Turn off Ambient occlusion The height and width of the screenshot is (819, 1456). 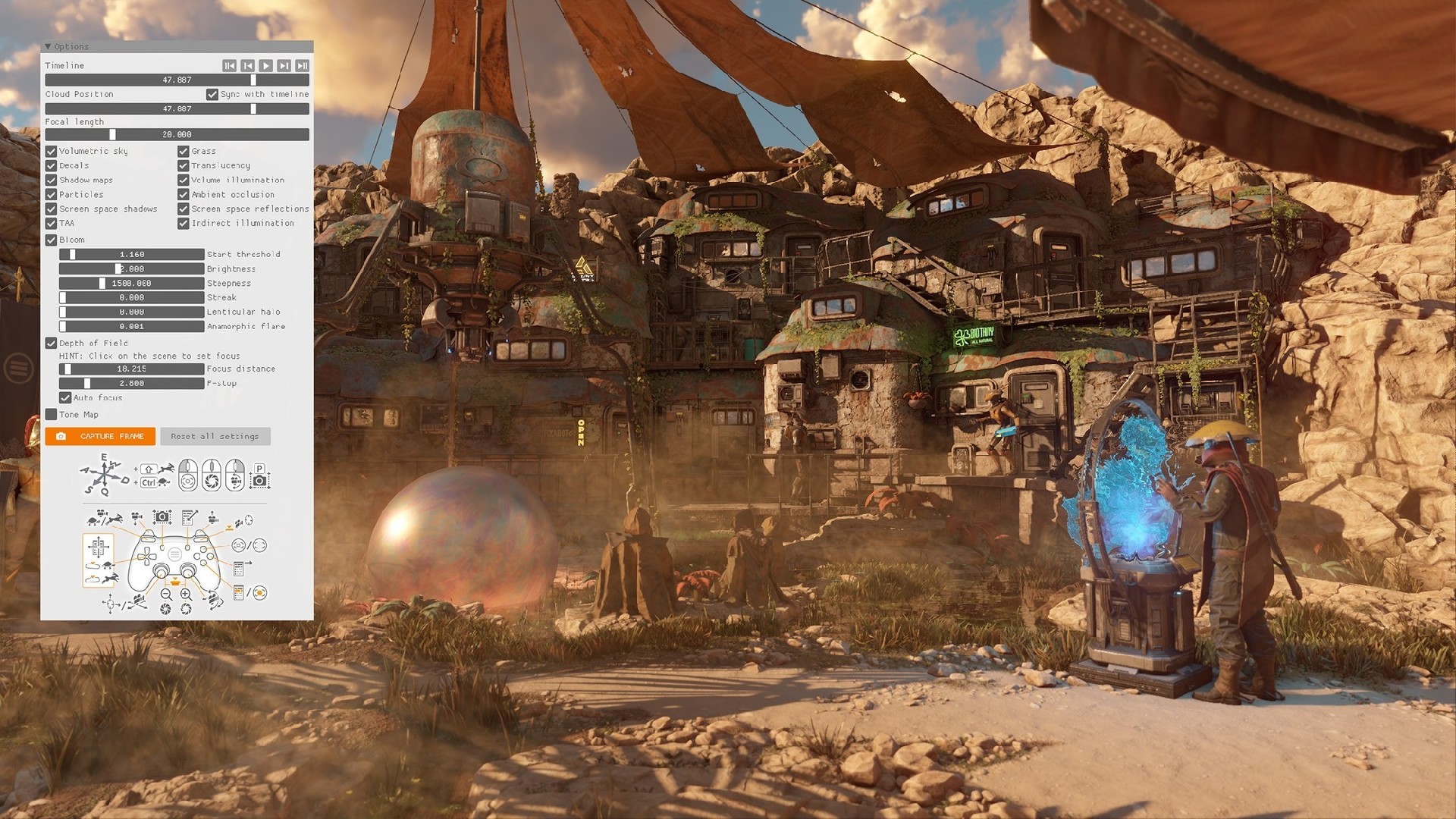coord(184,194)
